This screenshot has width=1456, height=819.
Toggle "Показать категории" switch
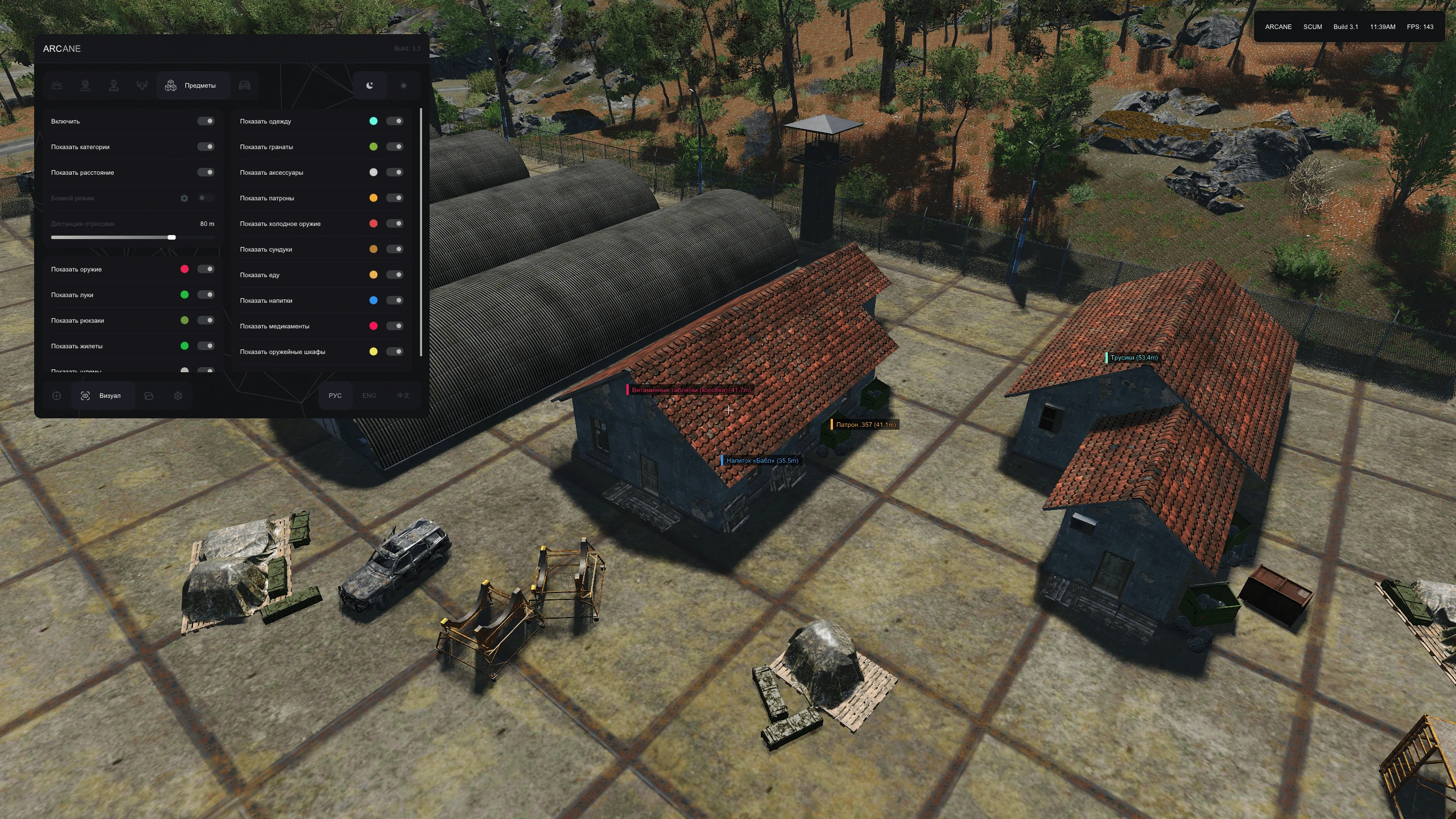click(206, 147)
